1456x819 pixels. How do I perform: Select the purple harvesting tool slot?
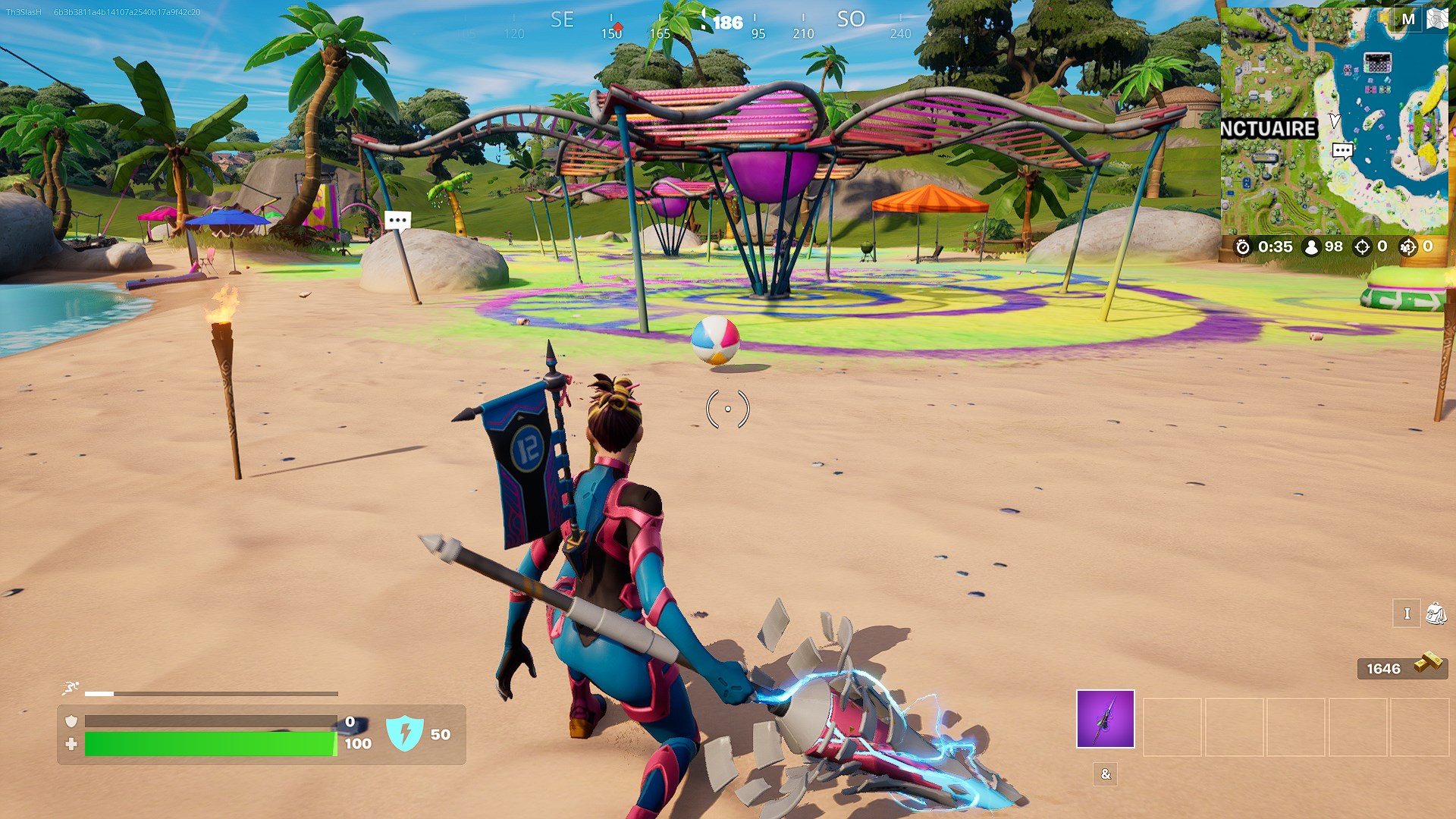(x=1105, y=719)
